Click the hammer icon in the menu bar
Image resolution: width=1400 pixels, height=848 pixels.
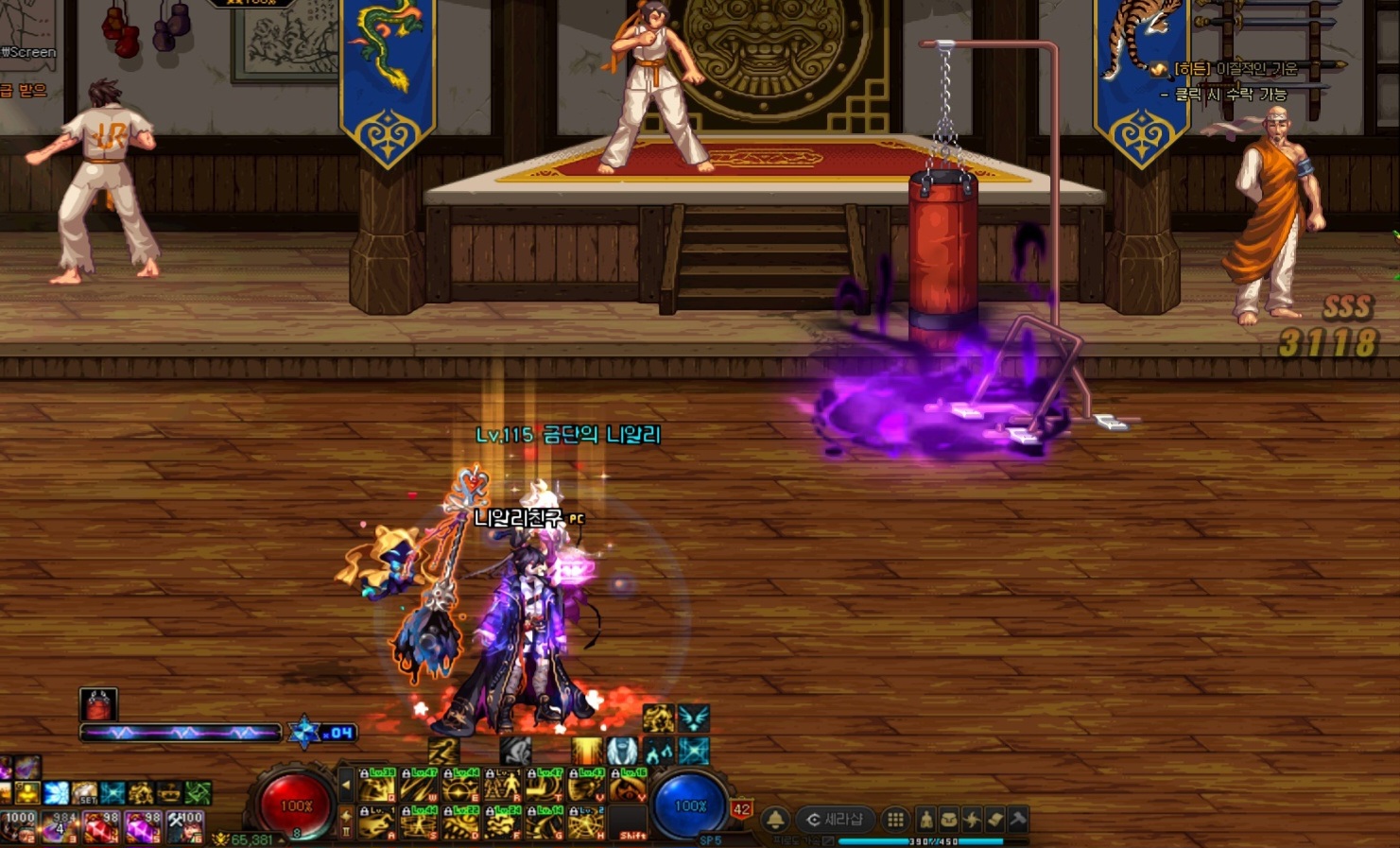1017,819
